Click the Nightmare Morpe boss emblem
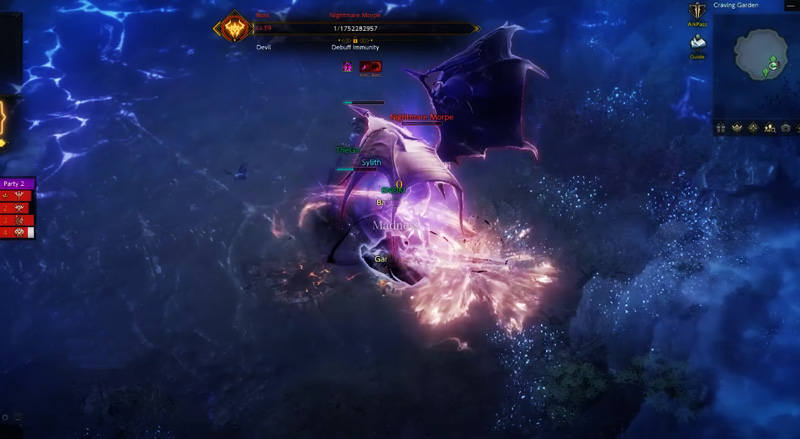 click(236, 27)
